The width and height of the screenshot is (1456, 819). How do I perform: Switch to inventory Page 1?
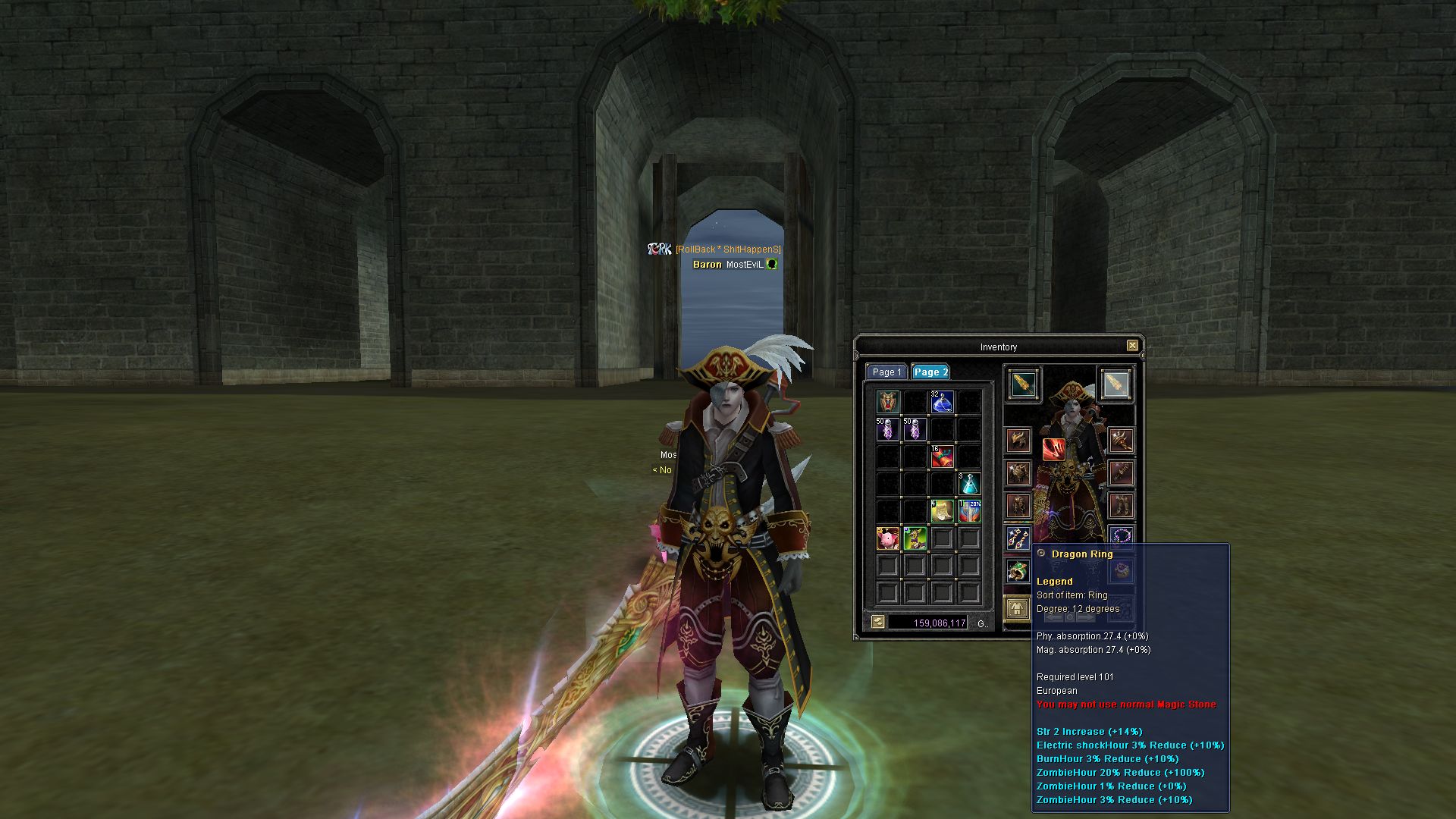point(886,372)
